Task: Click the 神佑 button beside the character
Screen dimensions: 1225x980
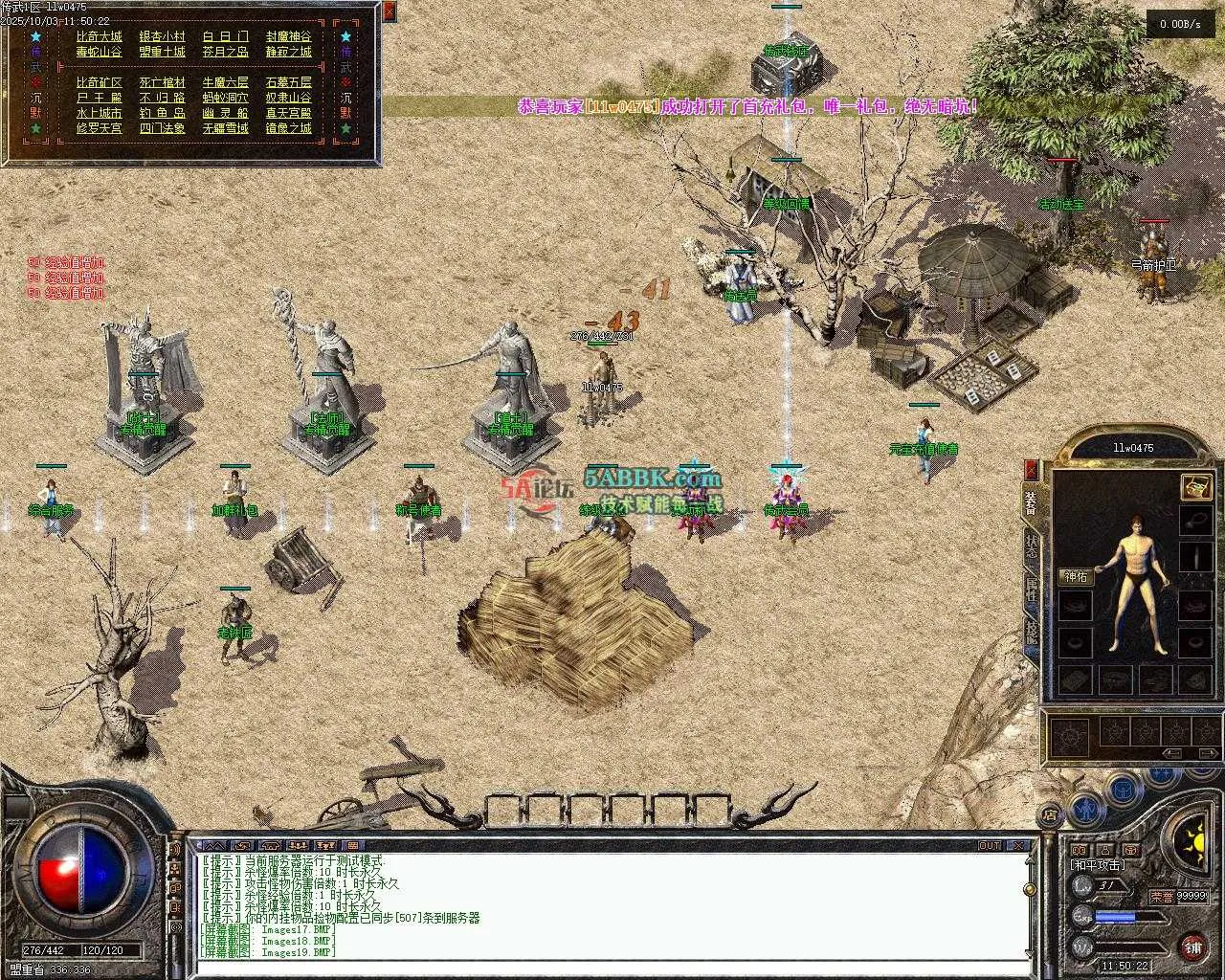Action: [x=1076, y=576]
